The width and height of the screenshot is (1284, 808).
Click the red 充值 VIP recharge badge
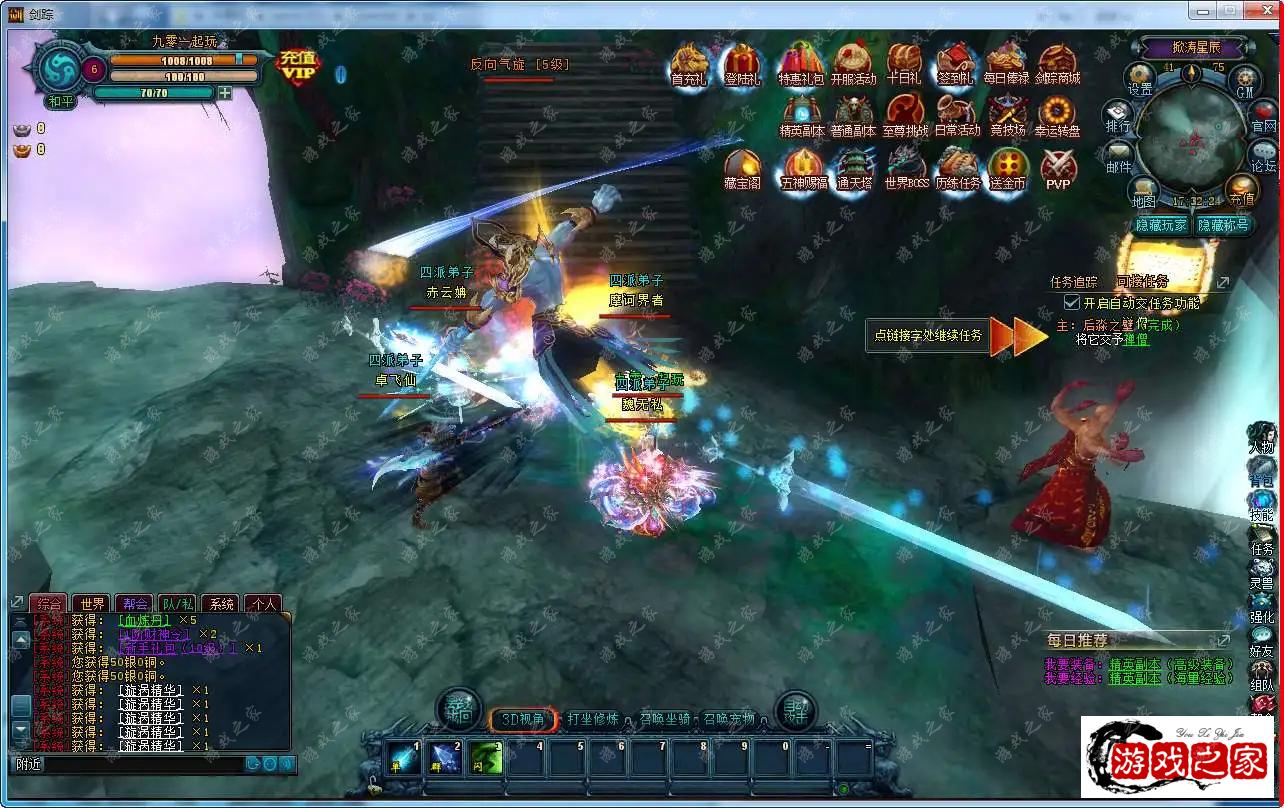pos(298,65)
